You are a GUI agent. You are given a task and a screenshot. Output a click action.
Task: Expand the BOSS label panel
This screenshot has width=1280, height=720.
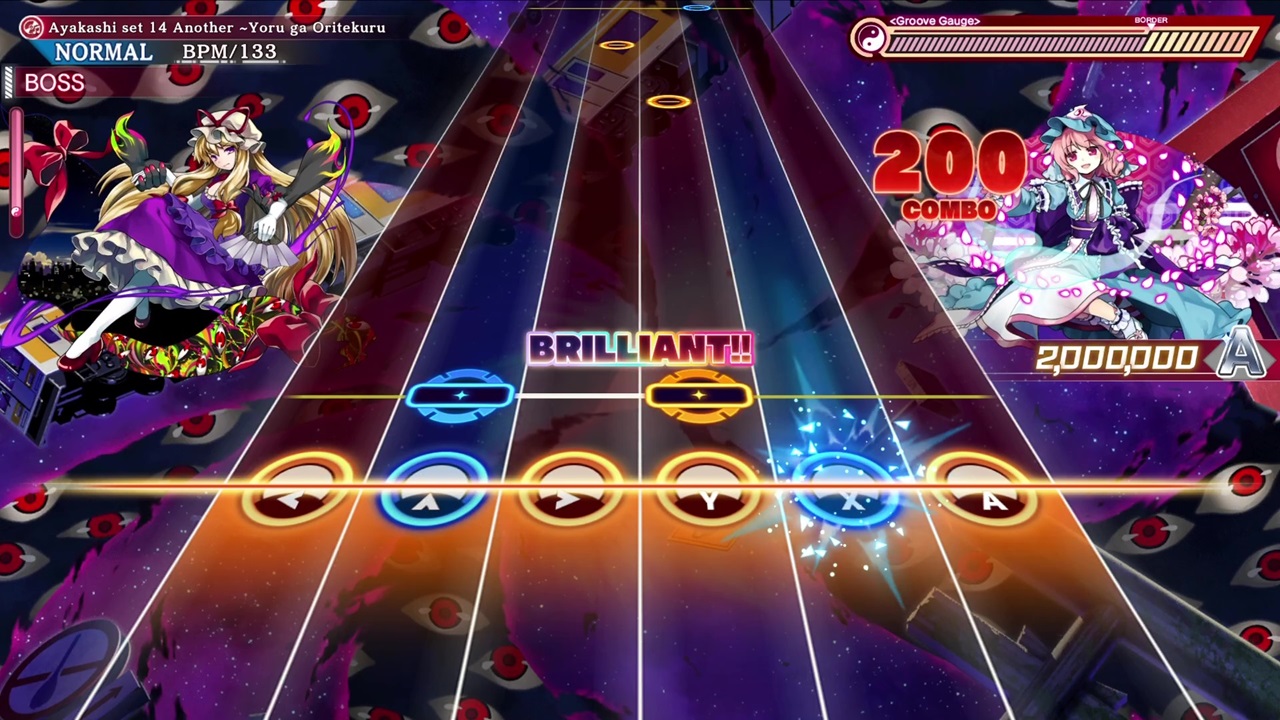(x=55, y=83)
